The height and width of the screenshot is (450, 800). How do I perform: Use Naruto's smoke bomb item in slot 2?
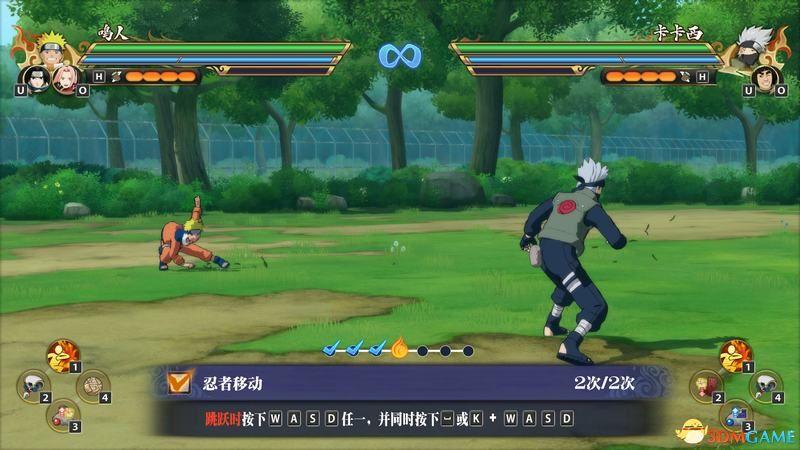35,384
